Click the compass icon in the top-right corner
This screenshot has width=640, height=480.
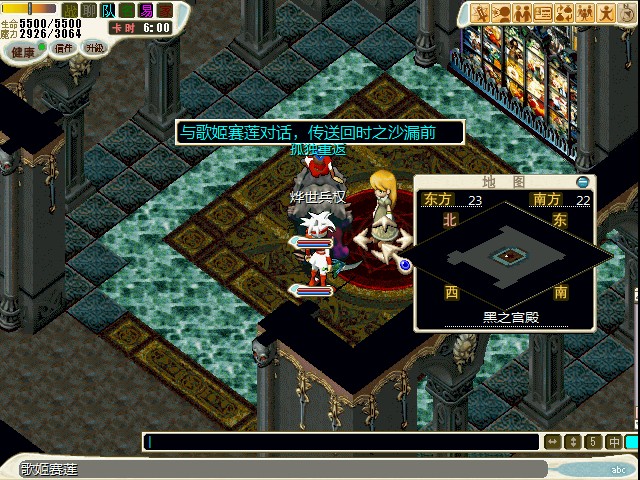(x=625, y=13)
